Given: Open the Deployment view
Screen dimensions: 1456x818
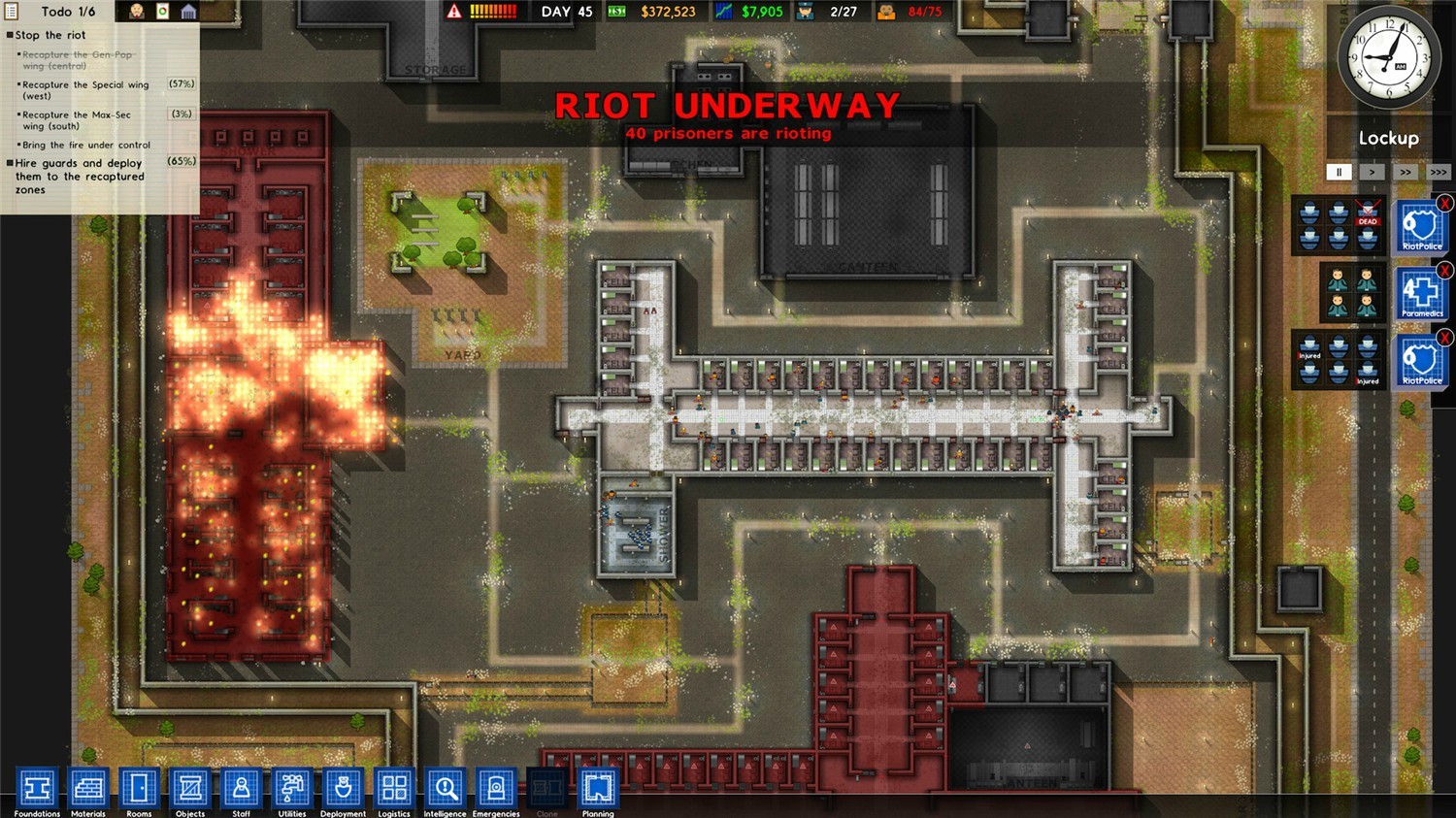Looking at the screenshot, I should [x=343, y=789].
